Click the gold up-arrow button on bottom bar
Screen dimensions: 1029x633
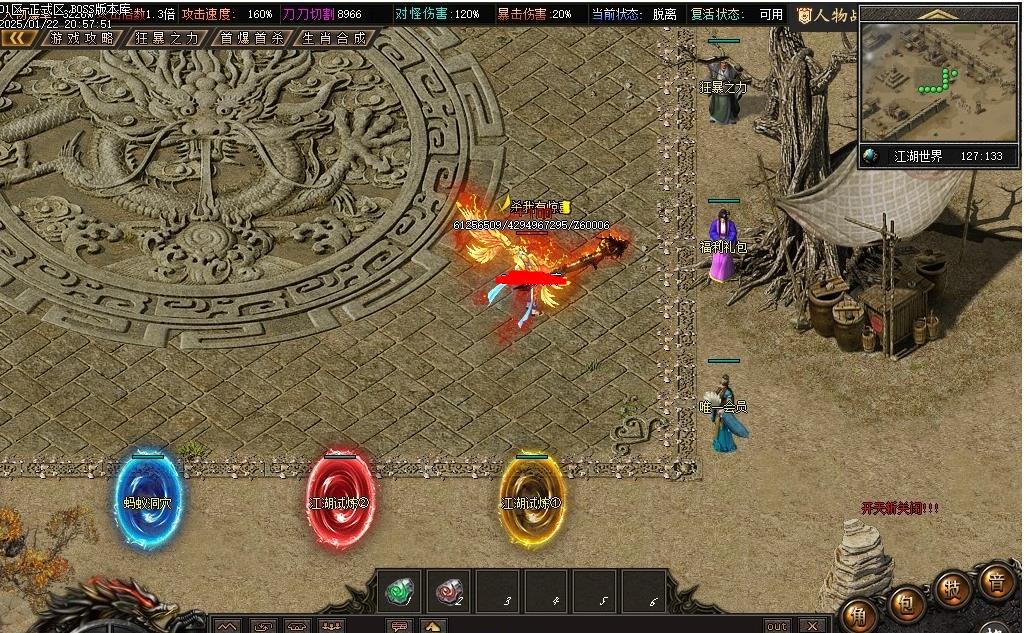pos(432,626)
